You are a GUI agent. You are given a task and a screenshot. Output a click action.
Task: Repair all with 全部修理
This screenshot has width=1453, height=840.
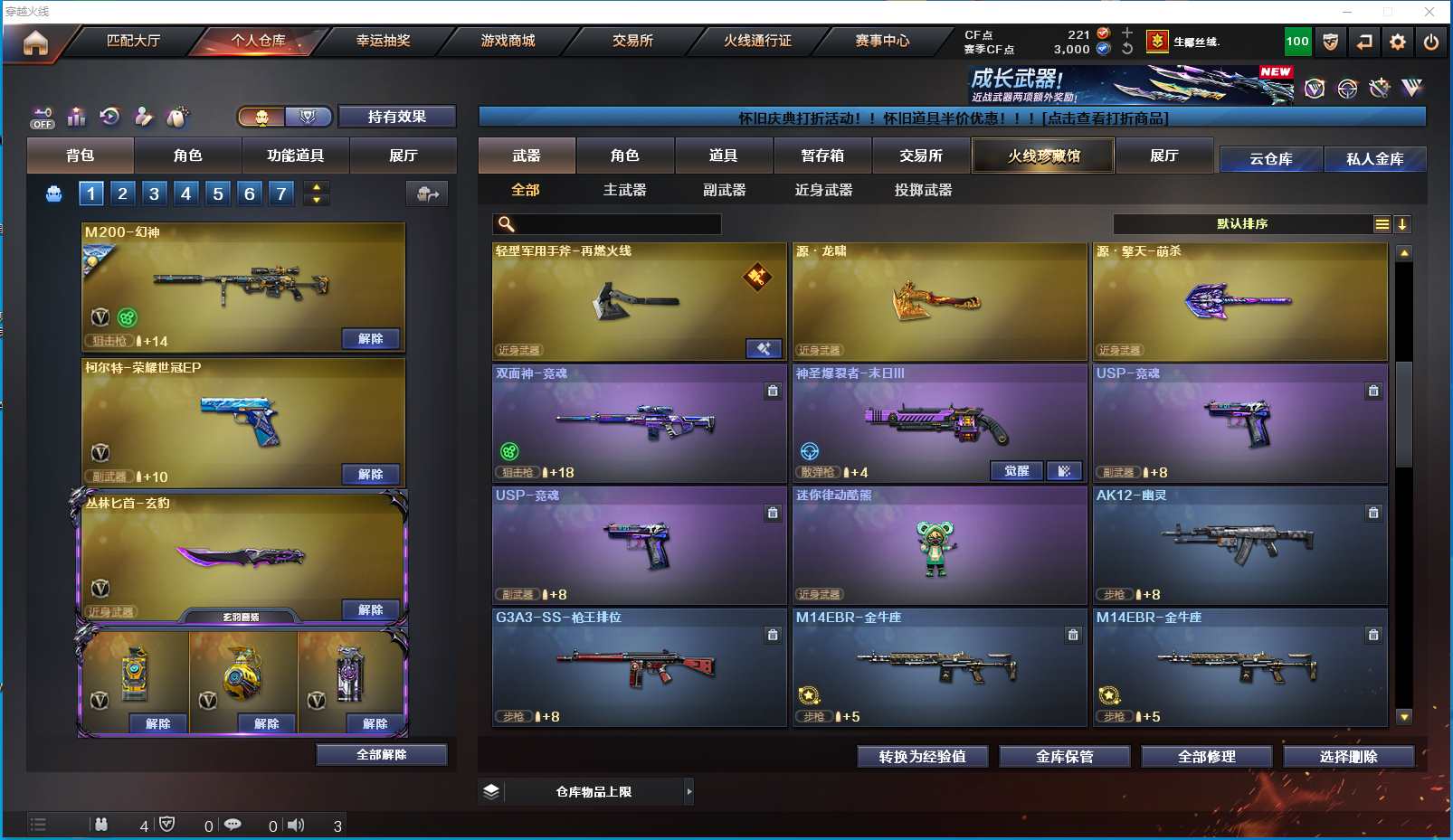1206,757
